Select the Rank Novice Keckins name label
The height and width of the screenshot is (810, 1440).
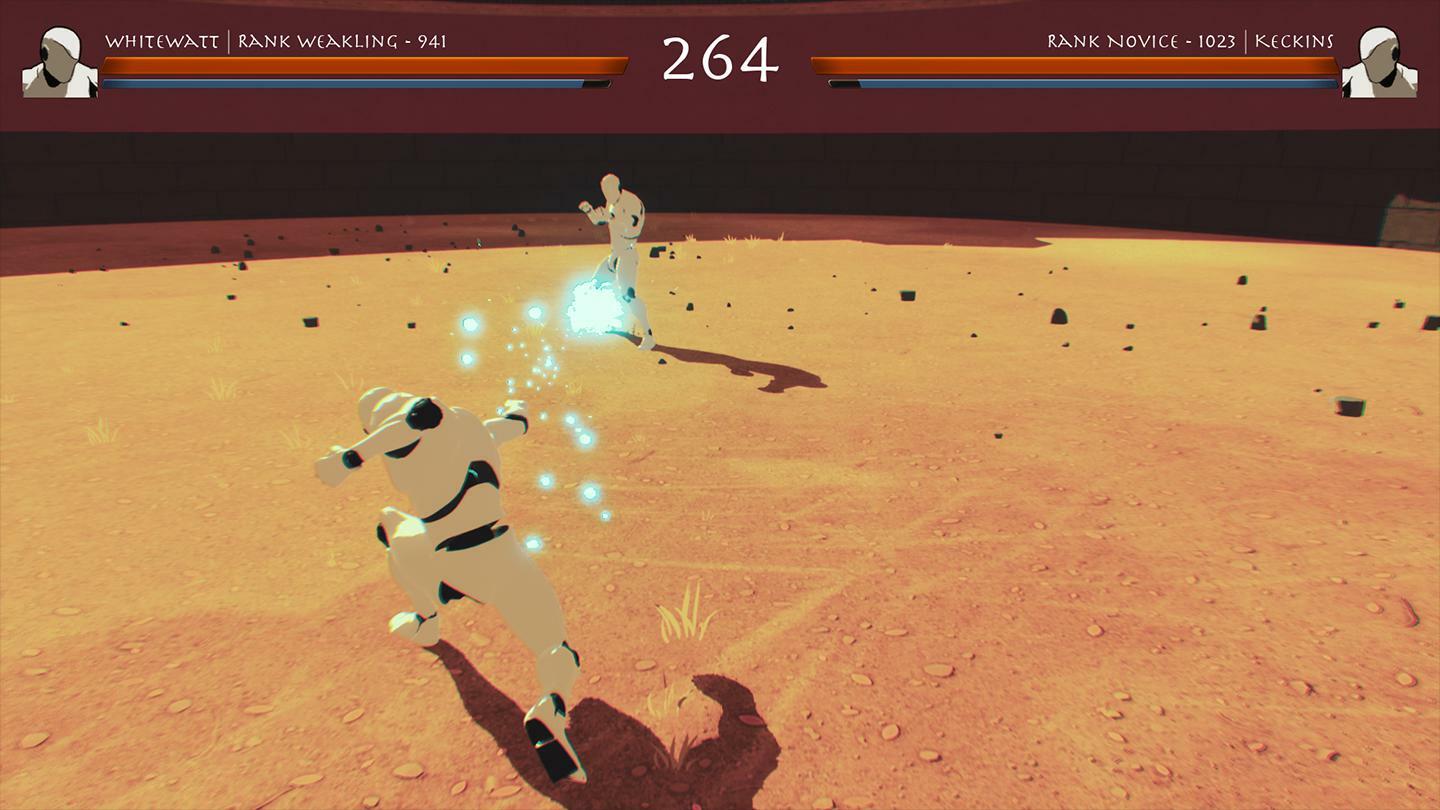(1190, 41)
